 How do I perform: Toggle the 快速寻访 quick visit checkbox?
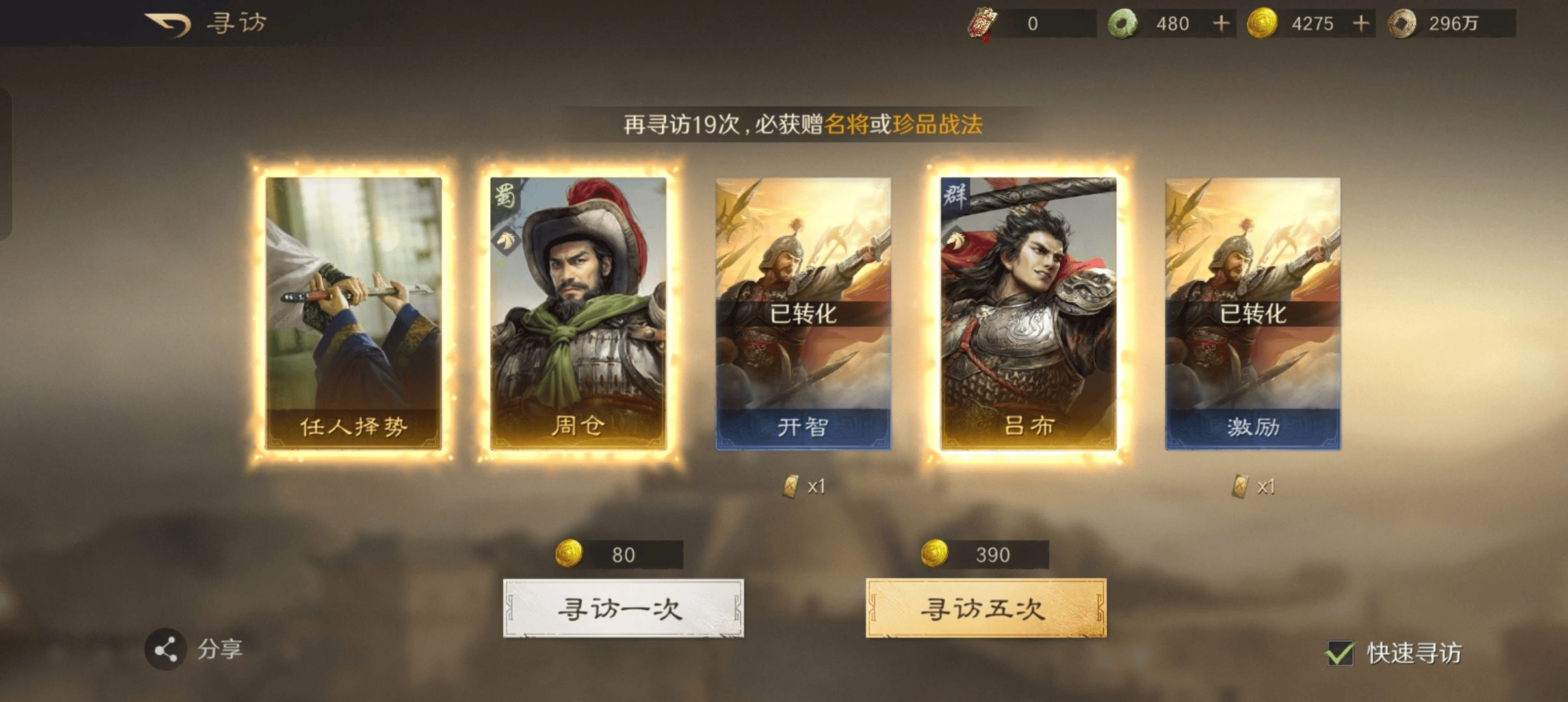tap(1340, 653)
